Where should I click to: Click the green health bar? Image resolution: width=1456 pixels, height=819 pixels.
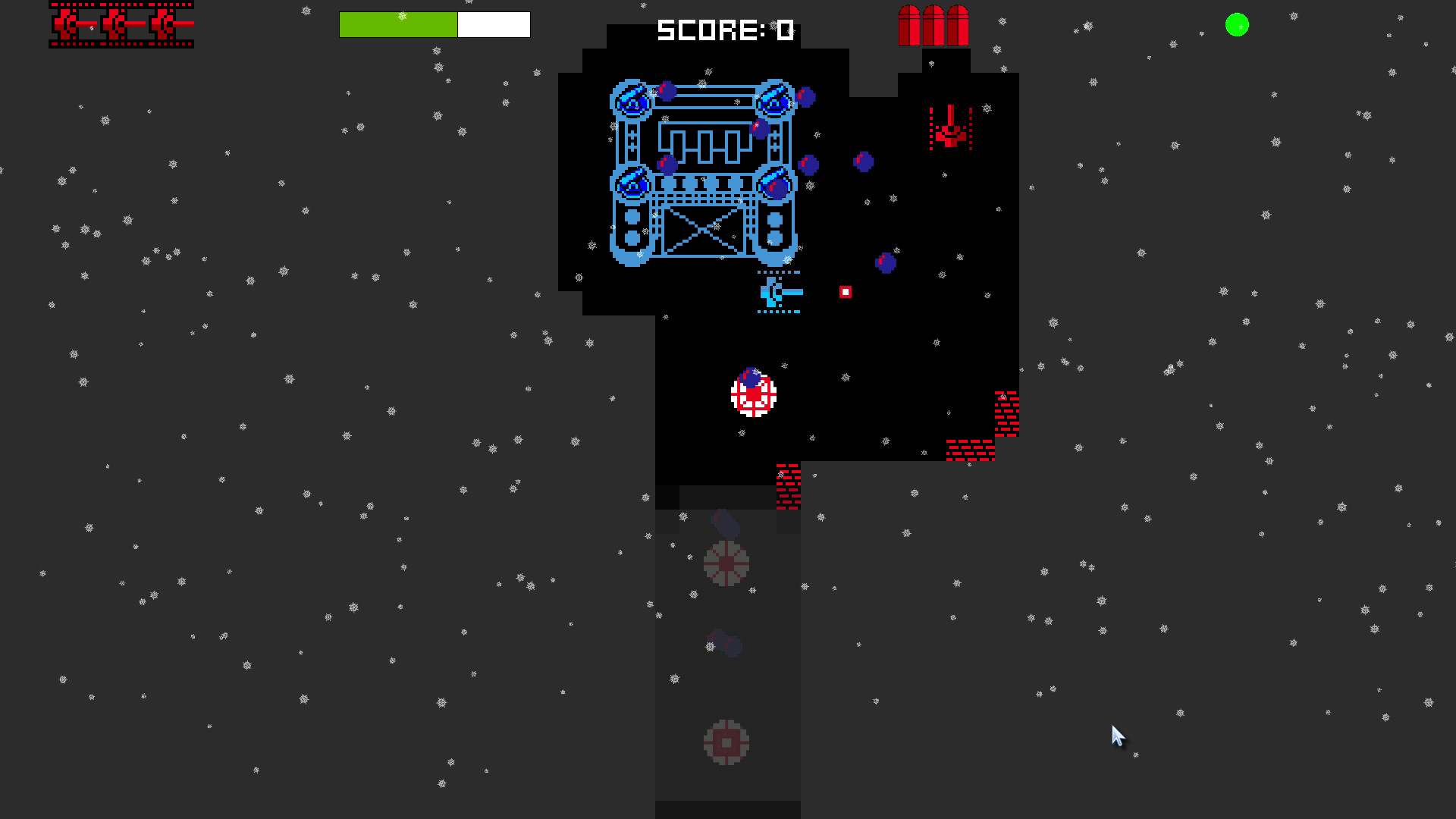pyautogui.click(x=397, y=25)
